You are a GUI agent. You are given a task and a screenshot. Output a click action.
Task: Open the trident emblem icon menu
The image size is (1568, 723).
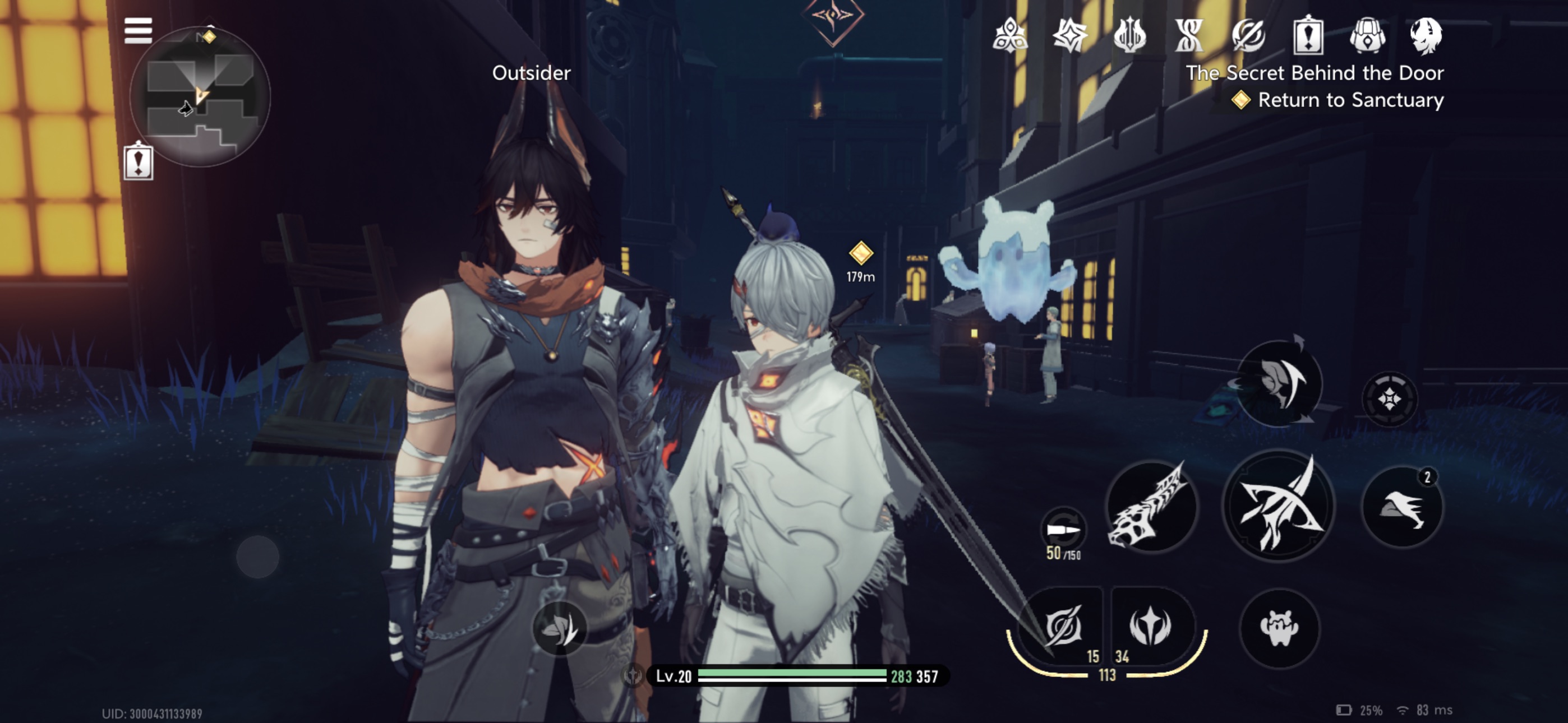[1129, 35]
